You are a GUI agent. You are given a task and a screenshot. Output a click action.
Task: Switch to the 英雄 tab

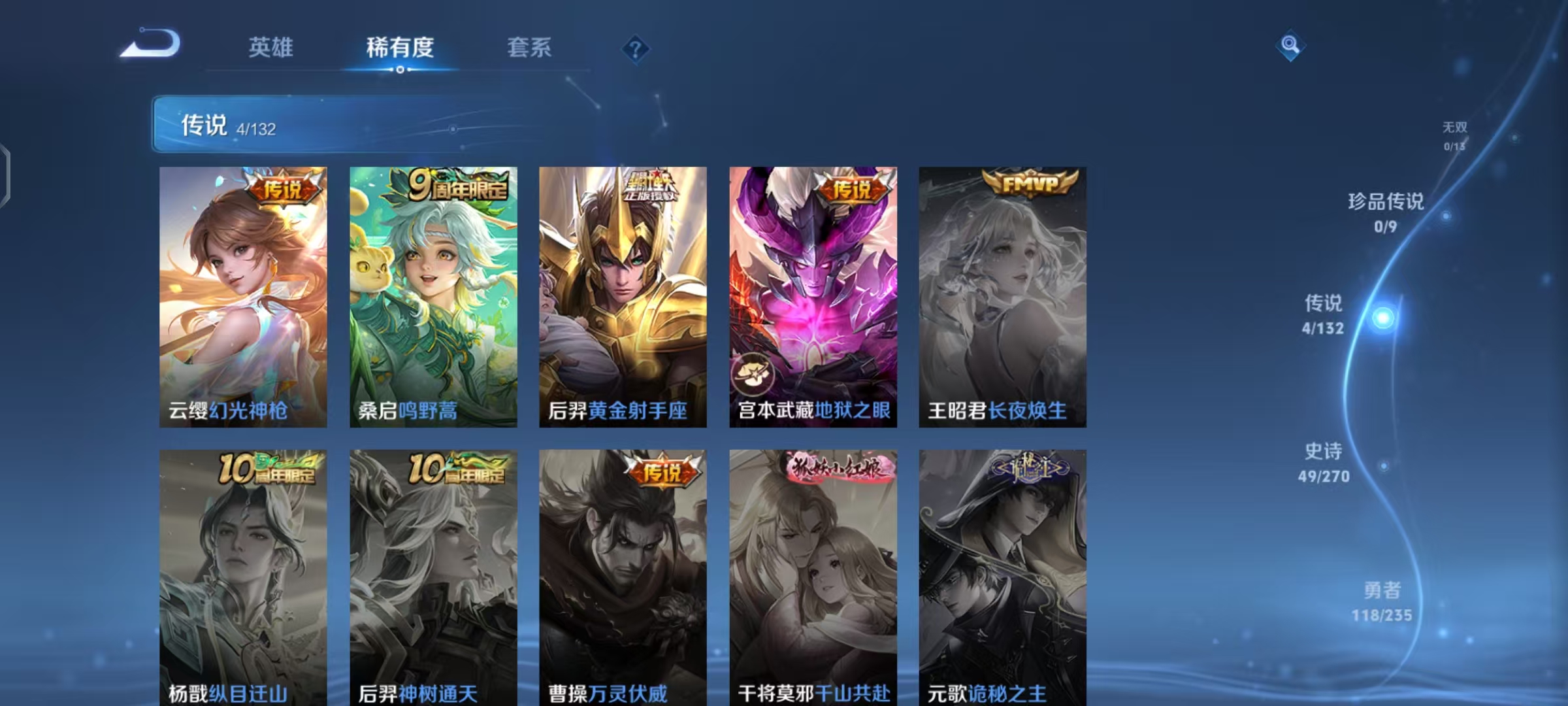point(271,47)
